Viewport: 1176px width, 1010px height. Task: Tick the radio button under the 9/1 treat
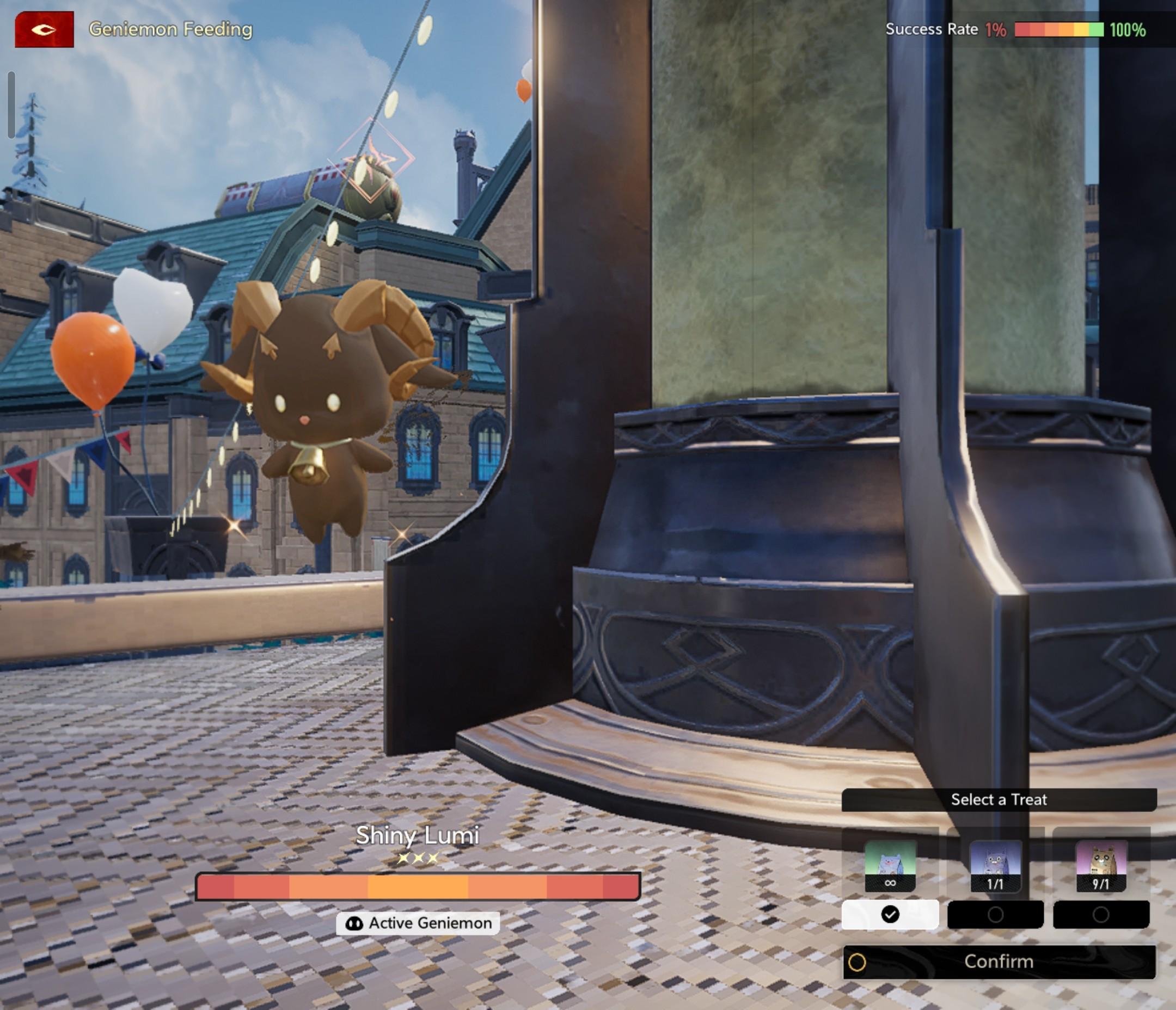tap(1100, 915)
